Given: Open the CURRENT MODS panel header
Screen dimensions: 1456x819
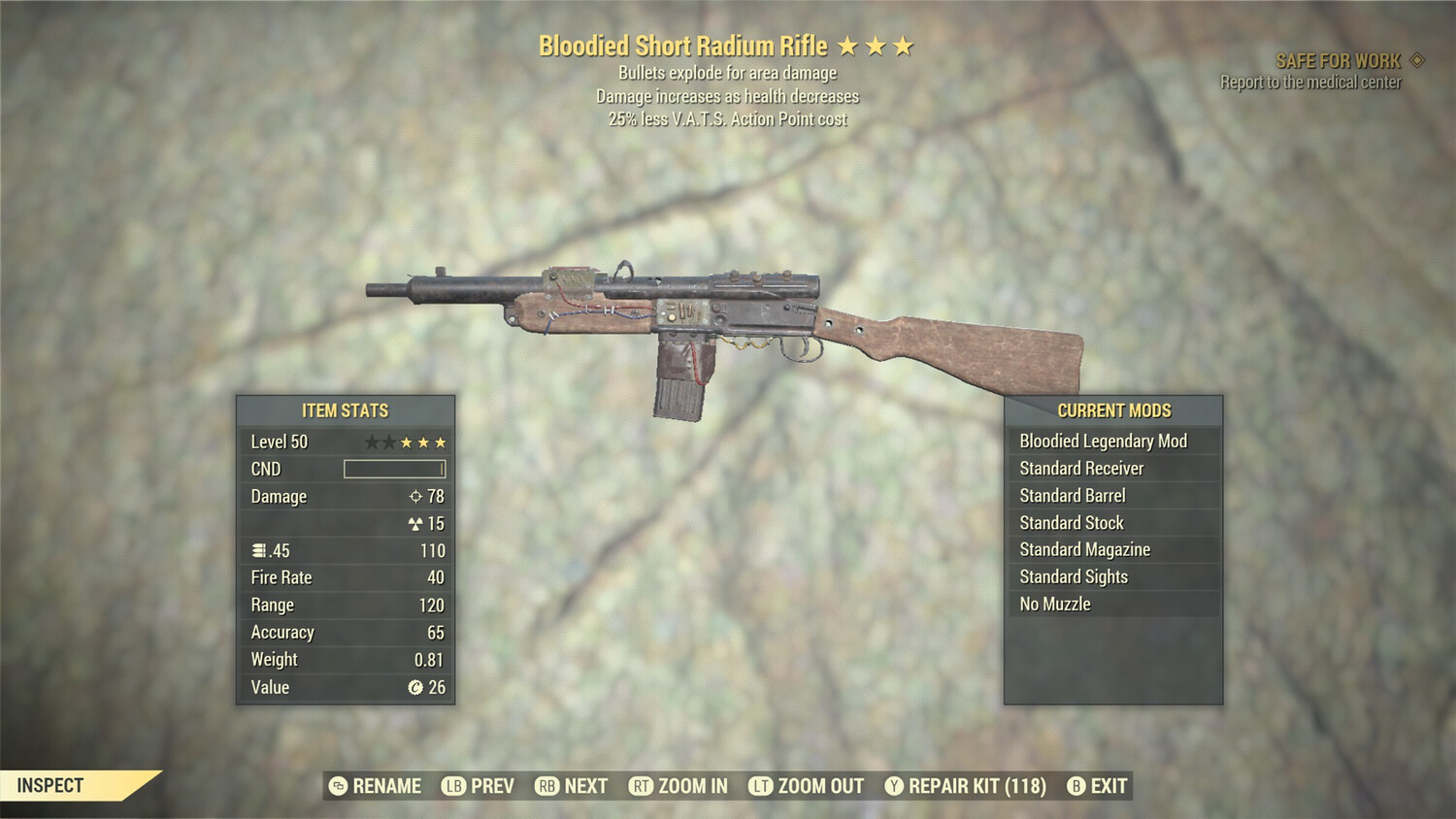Looking at the screenshot, I should 1114,409.
